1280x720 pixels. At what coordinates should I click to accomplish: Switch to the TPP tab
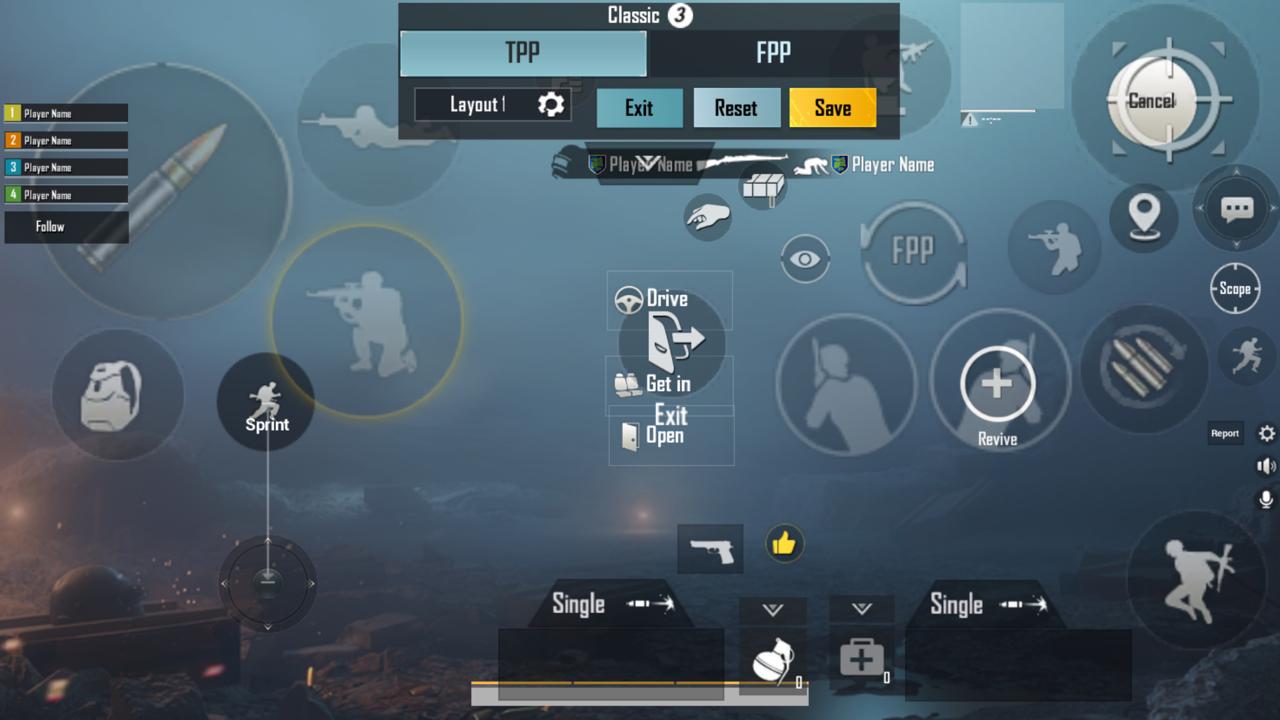(x=523, y=53)
